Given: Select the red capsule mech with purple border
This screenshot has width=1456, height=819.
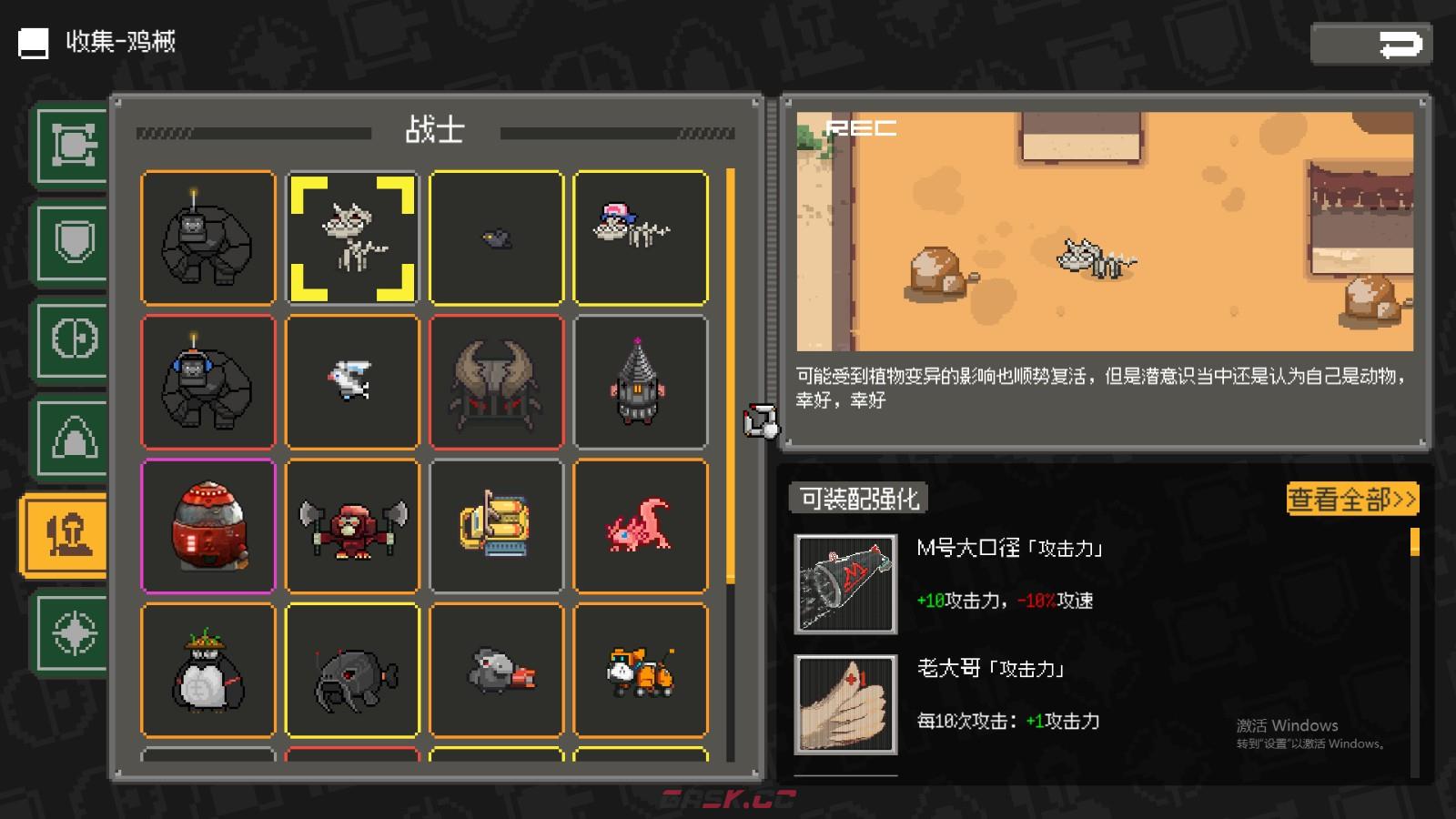Looking at the screenshot, I should pos(207,524).
